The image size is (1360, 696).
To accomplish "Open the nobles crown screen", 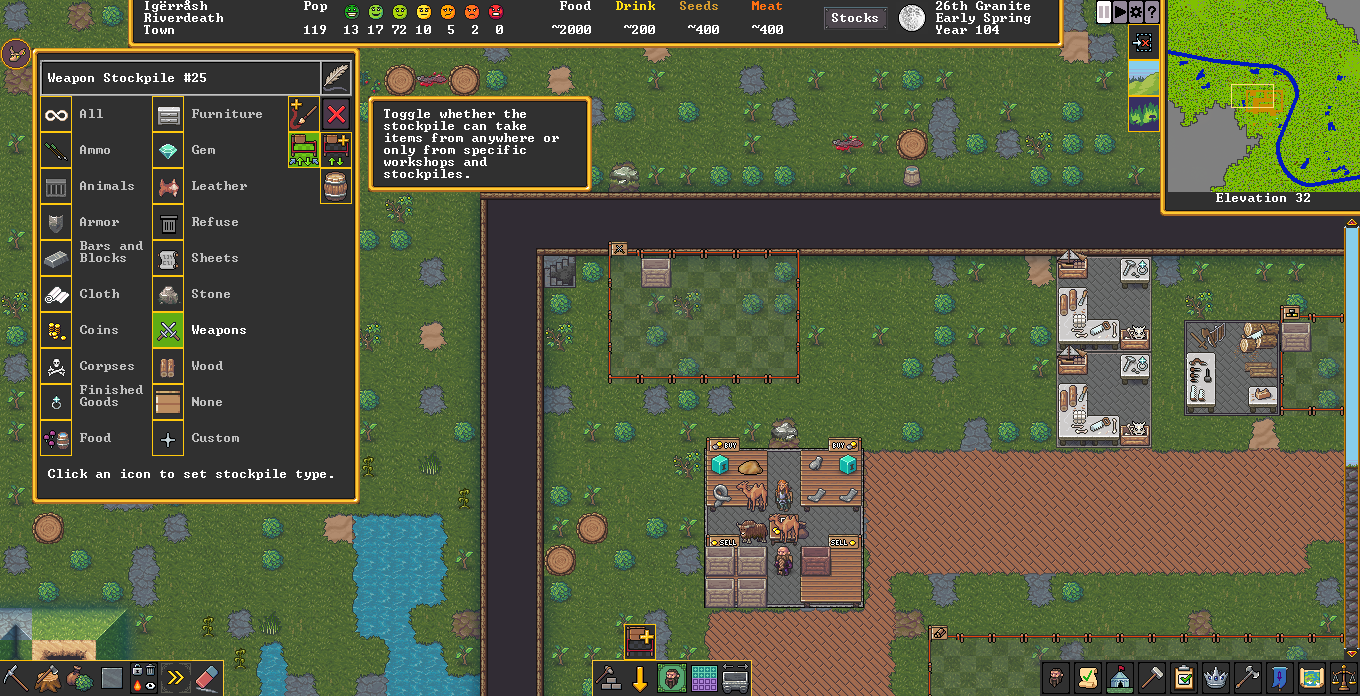I will point(1215,679).
